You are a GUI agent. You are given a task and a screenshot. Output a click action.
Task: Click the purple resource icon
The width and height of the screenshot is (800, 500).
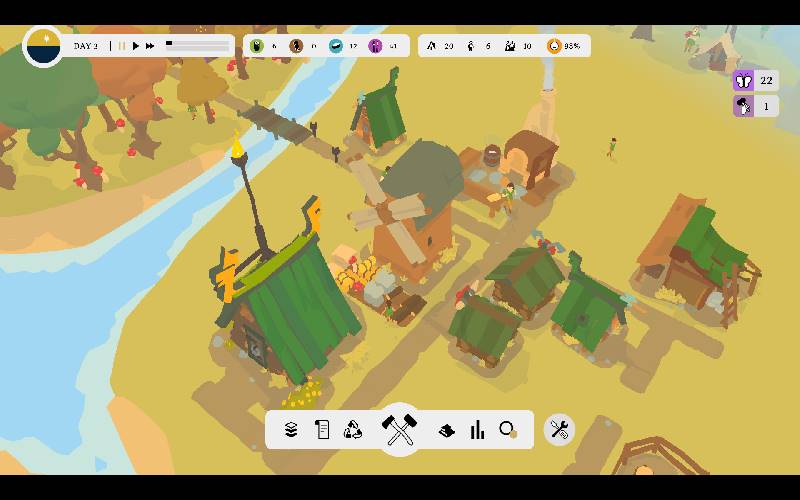375,46
